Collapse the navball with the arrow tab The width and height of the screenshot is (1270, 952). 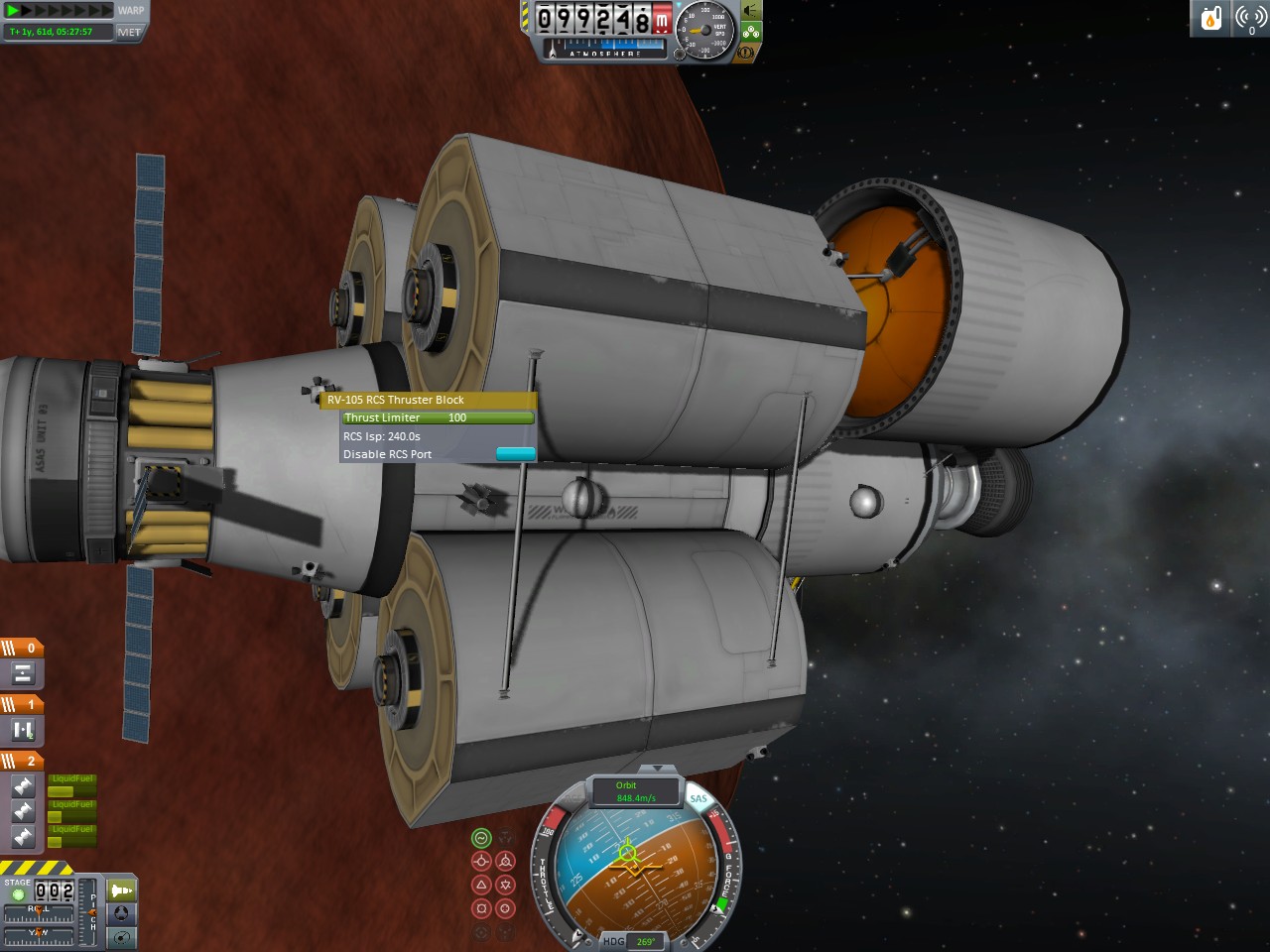click(654, 769)
